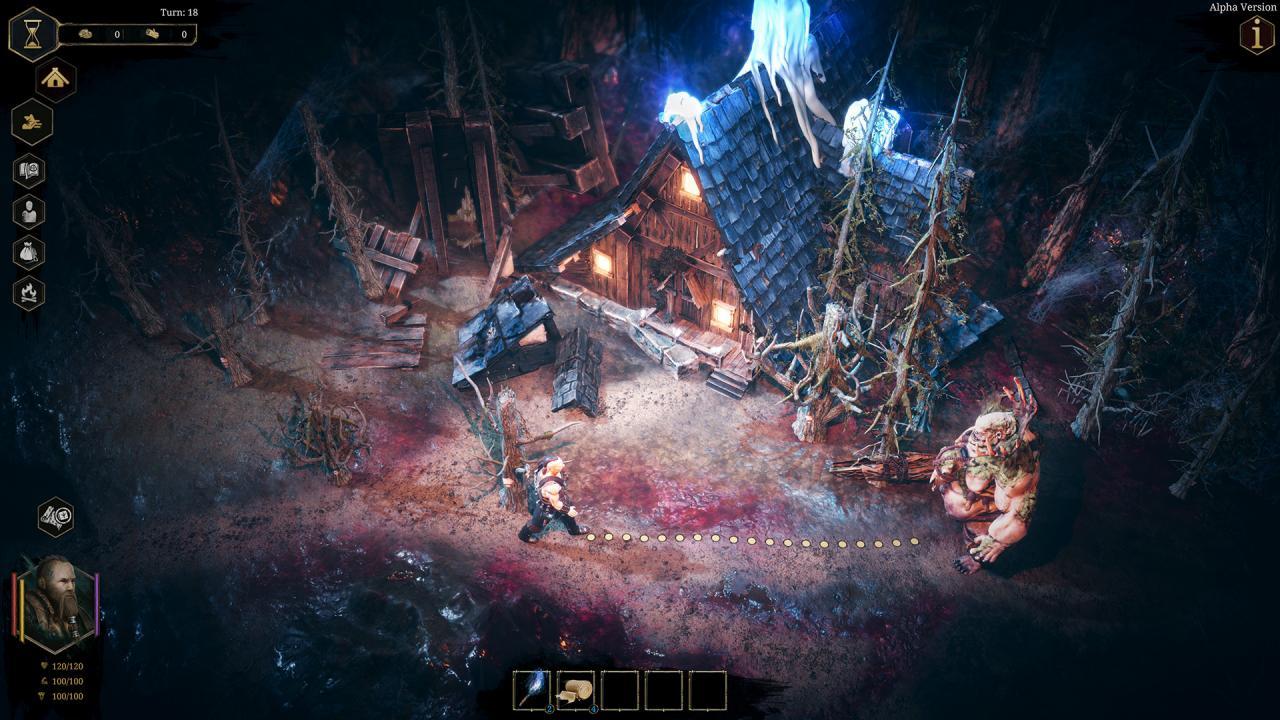The height and width of the screenshot is (720, 1280).
Task: Activate the campfire rest icon
Action: (x=29, y=294)
